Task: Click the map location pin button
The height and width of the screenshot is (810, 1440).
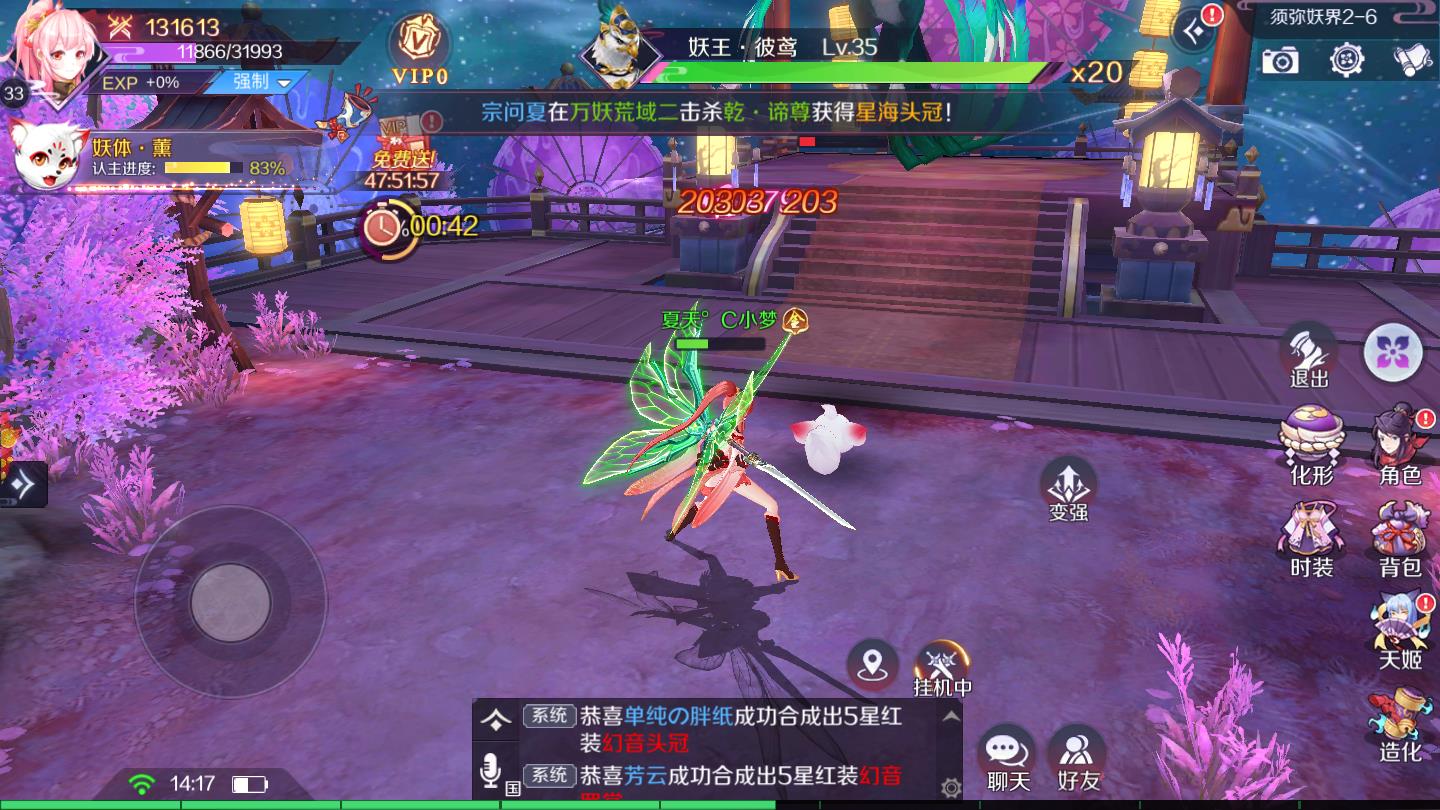Action: 873,664
